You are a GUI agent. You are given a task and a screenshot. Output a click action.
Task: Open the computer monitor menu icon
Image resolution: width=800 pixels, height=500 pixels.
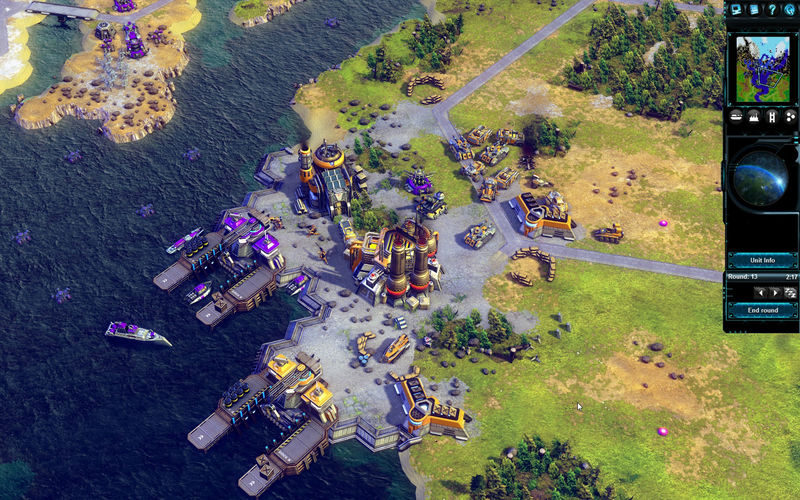tap(736, 9)
